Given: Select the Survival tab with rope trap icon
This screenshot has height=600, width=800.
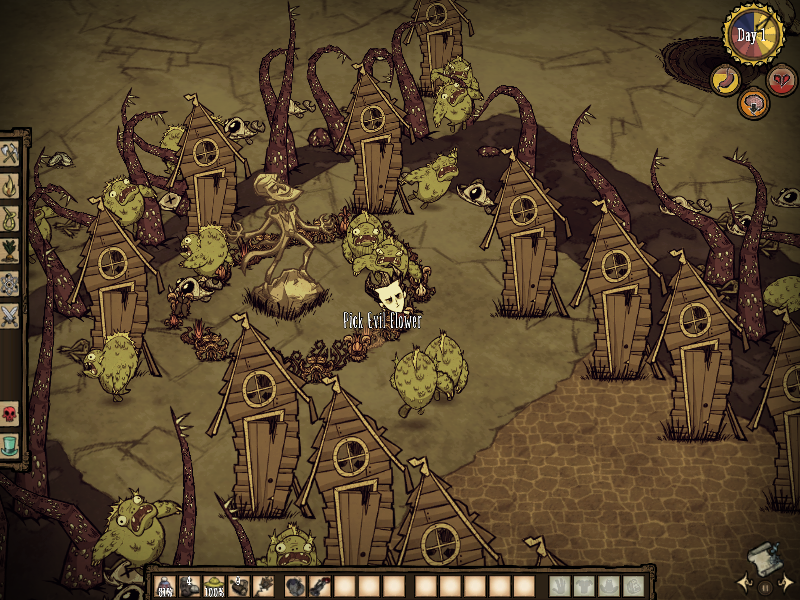Looking at the screenshot, I should click(x=11, y=217).
